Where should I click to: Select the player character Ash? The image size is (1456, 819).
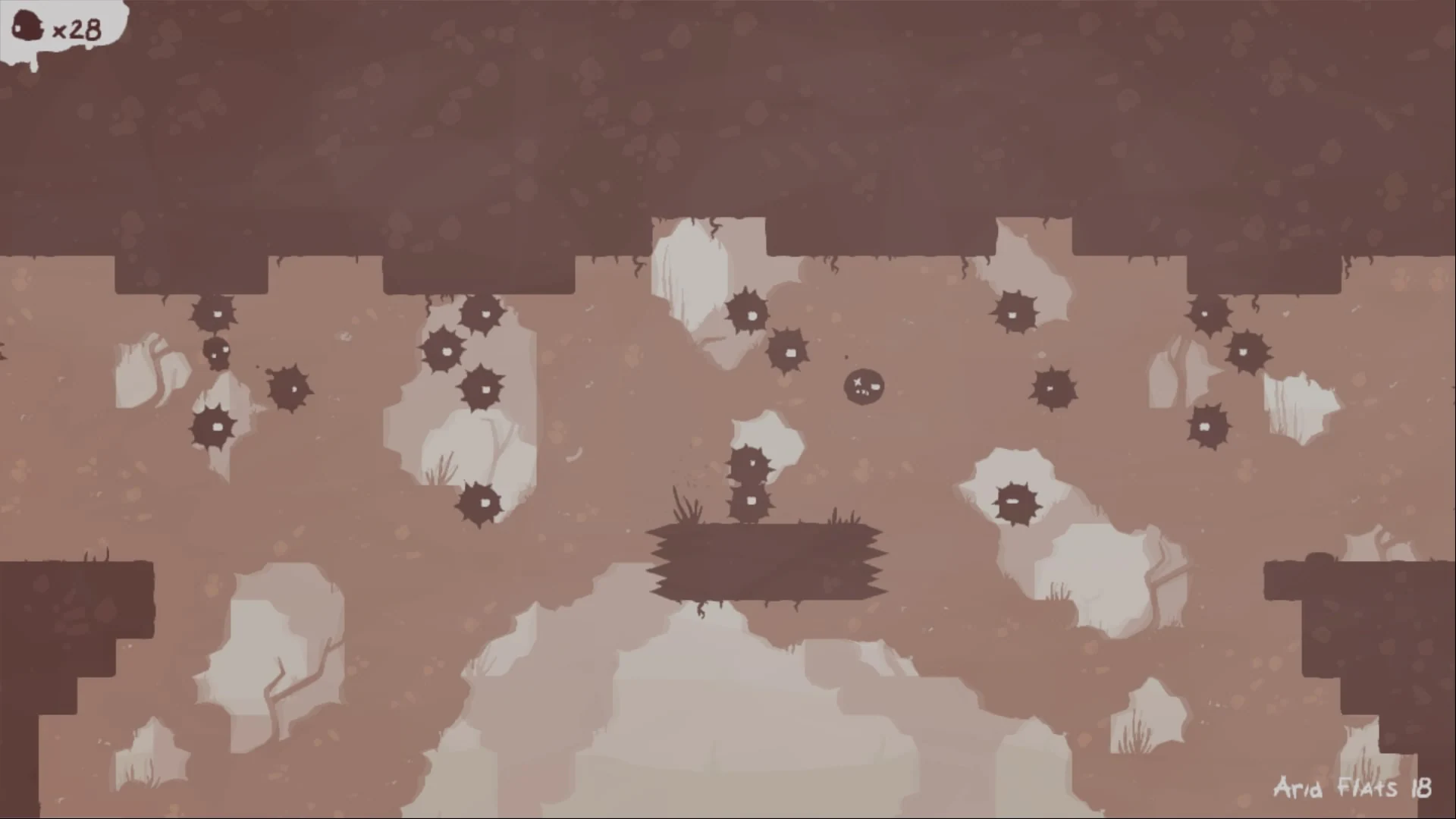pyautogui.click(x=863, y=386)
